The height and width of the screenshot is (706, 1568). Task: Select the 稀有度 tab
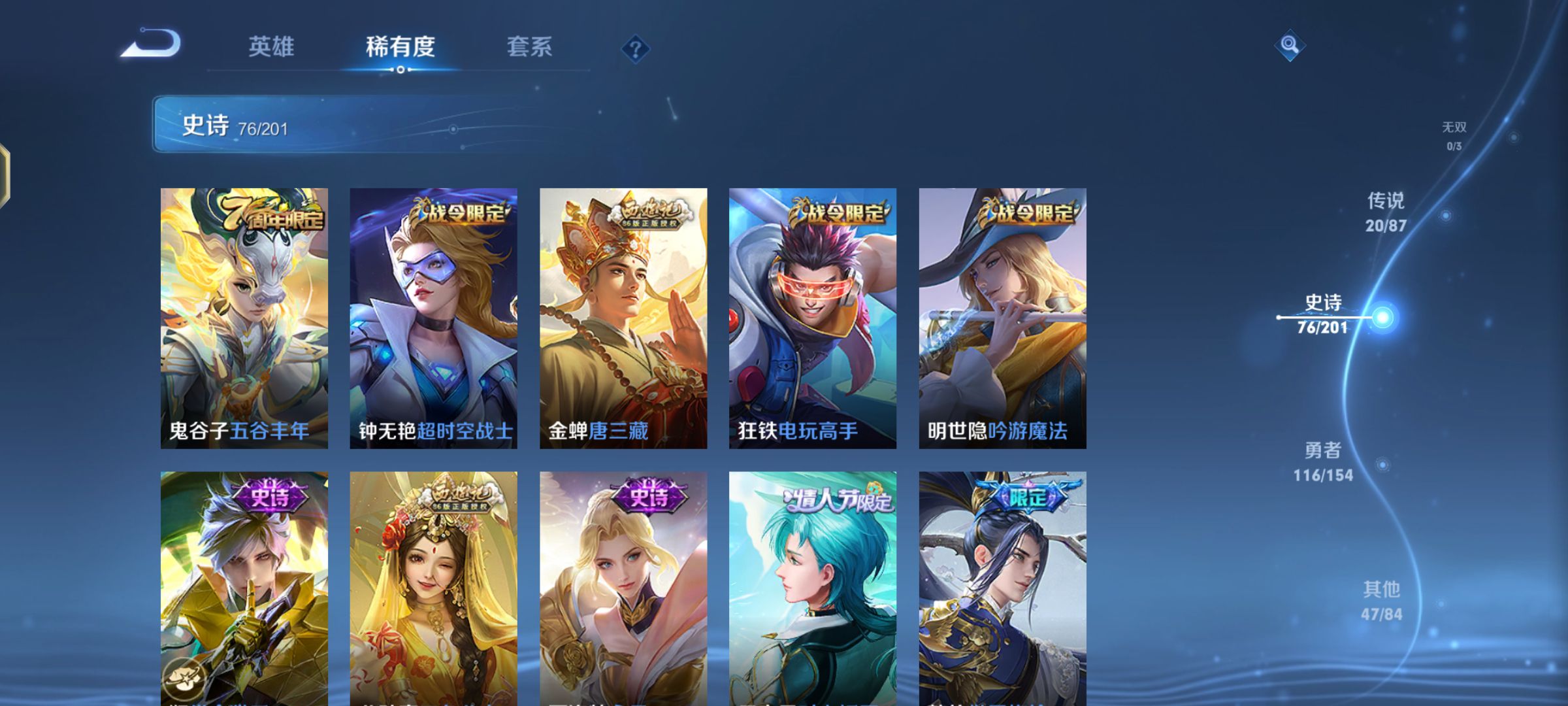click(400, 47)
